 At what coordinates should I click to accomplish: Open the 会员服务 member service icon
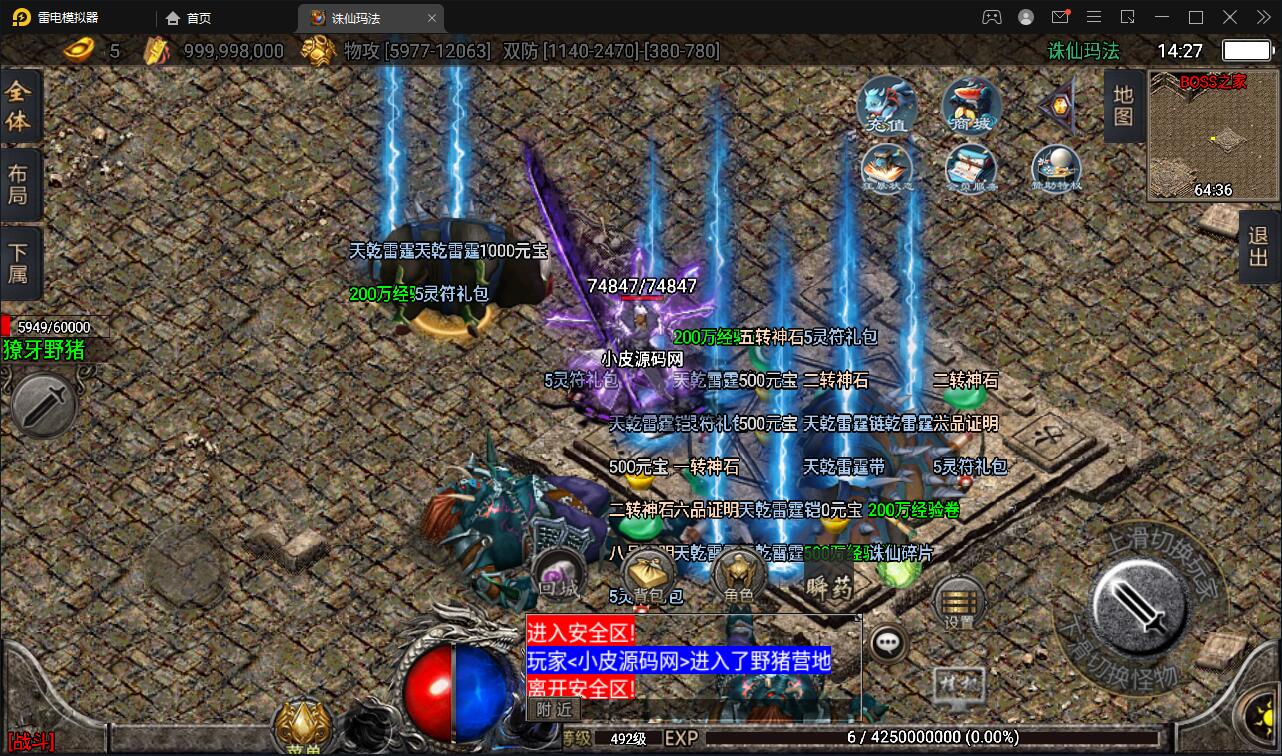(971, 167)
